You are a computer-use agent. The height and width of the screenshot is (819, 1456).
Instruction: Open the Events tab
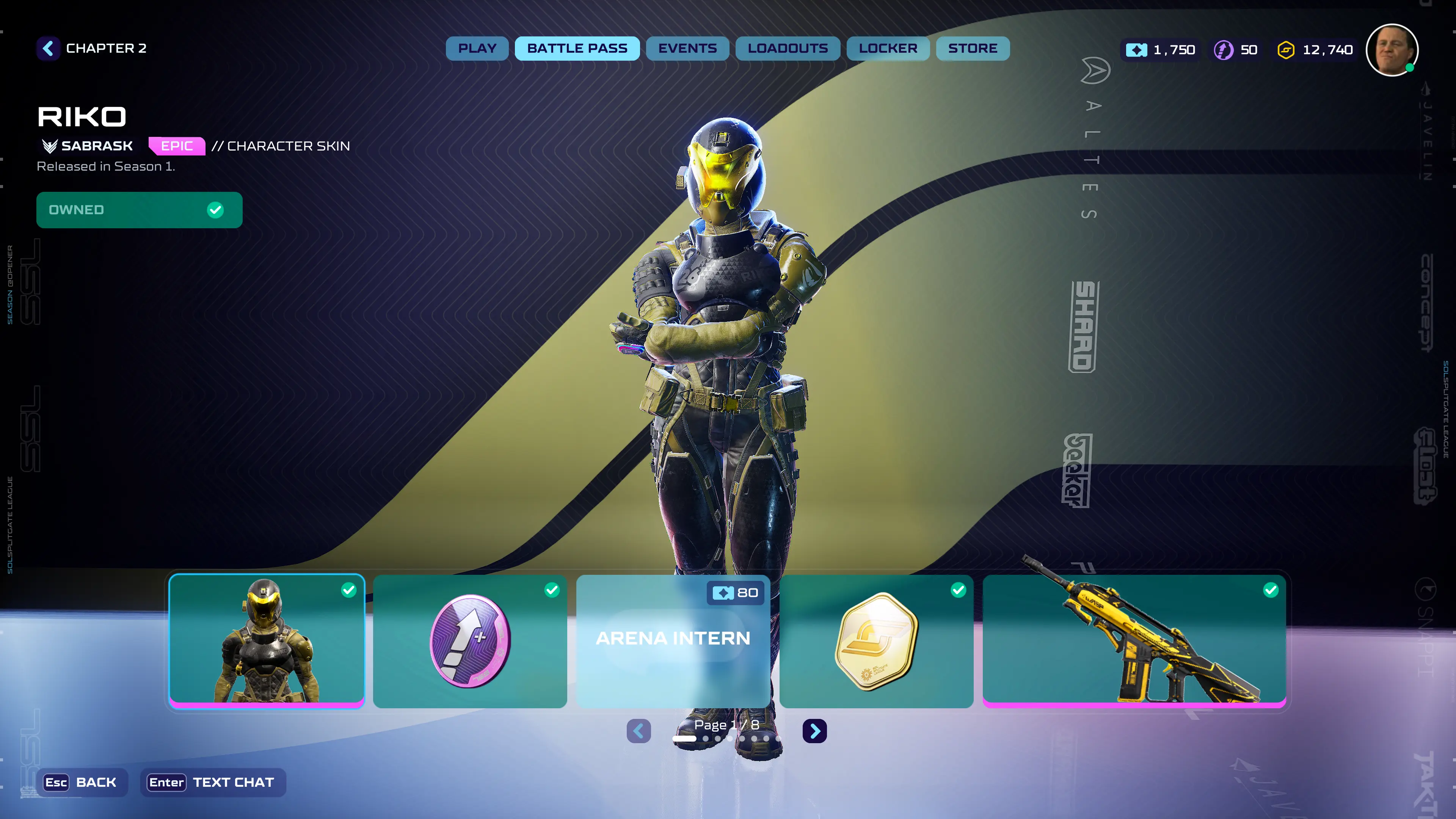687,49
